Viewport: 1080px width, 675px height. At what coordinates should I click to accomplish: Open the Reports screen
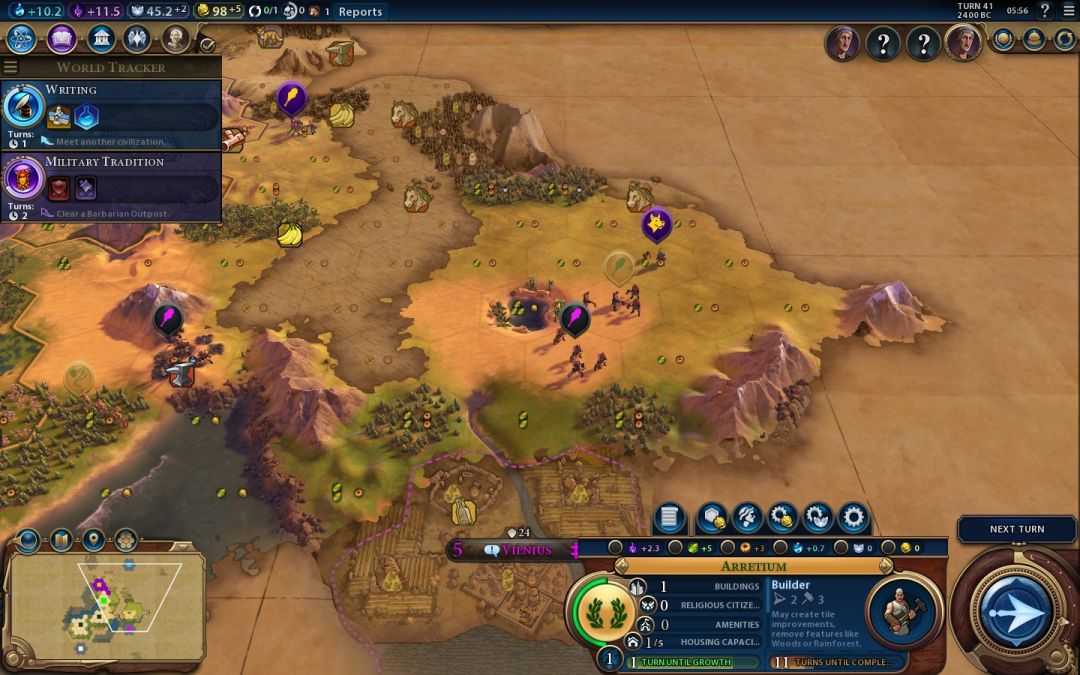click(360, 11)
